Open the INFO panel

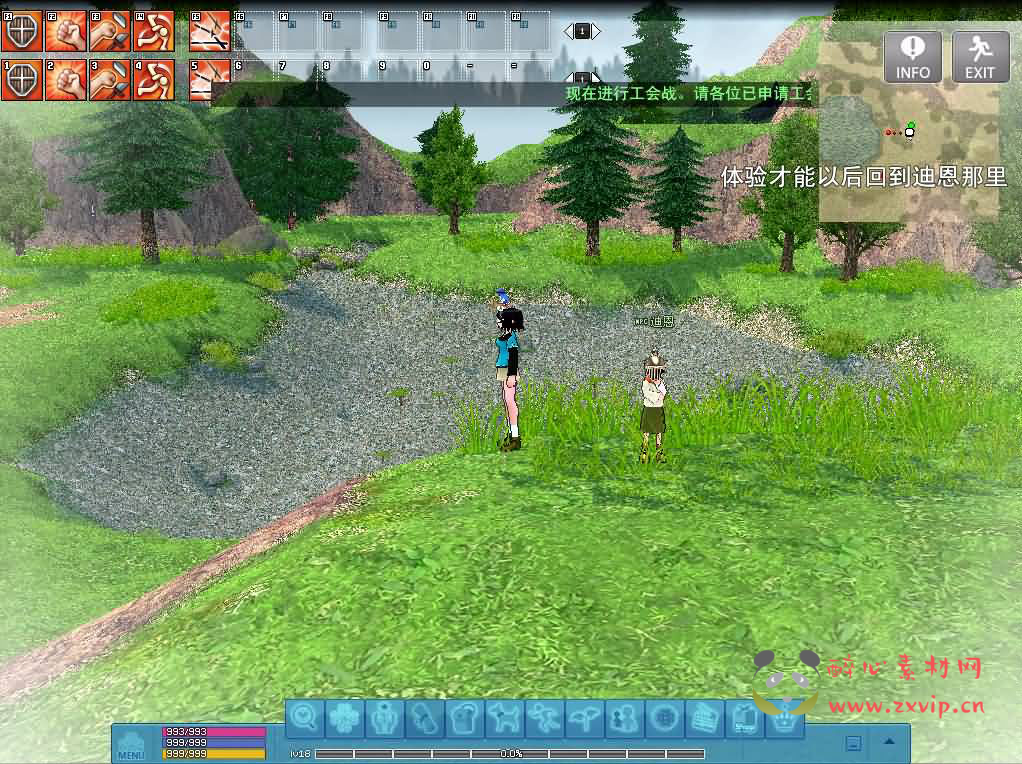tap(912, 57)
